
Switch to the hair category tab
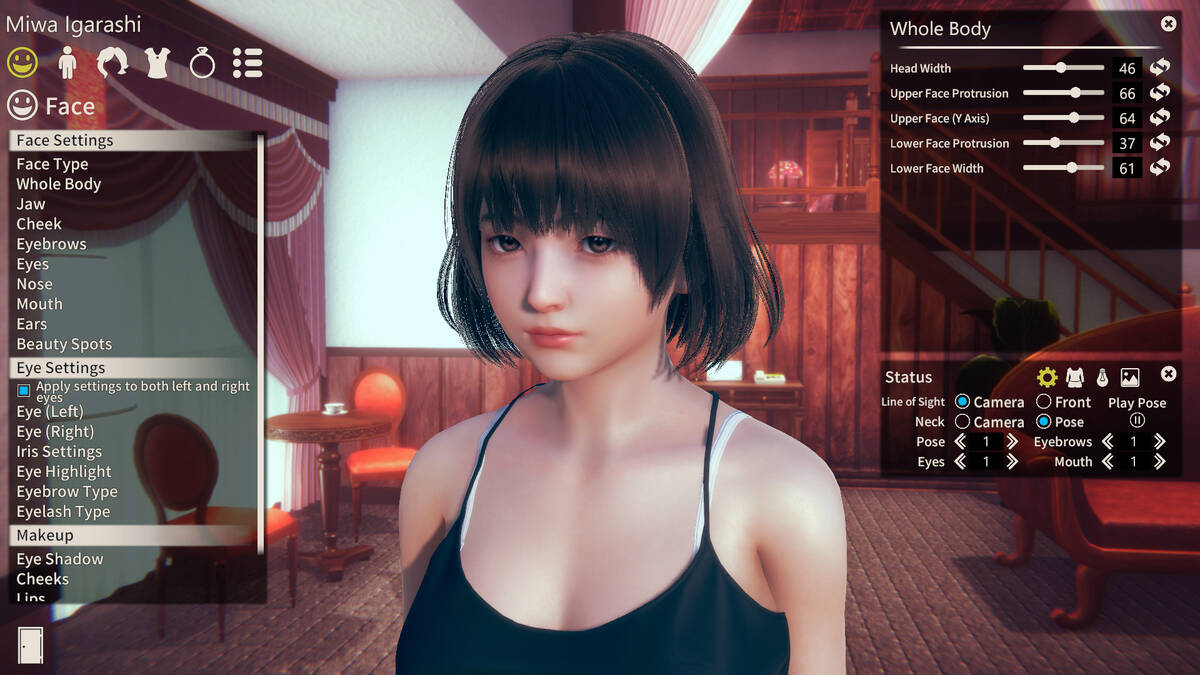tap(112, 64)
